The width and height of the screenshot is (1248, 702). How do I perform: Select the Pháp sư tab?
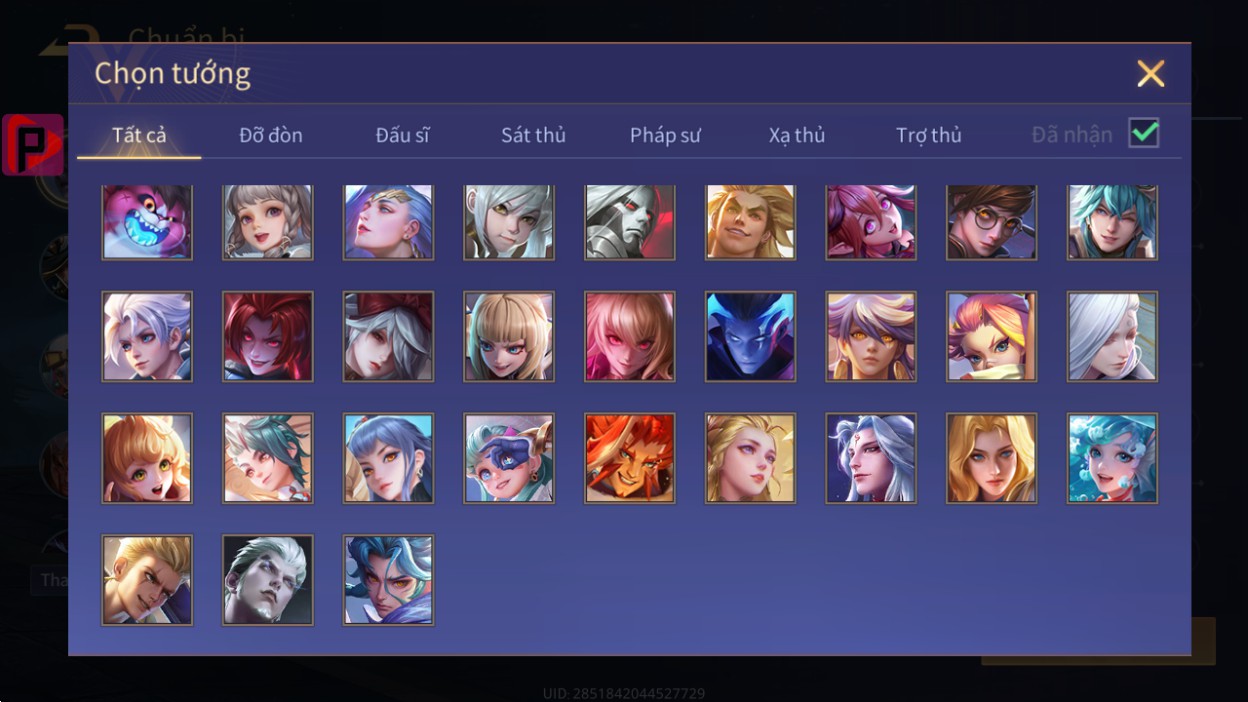click(665, 135)
